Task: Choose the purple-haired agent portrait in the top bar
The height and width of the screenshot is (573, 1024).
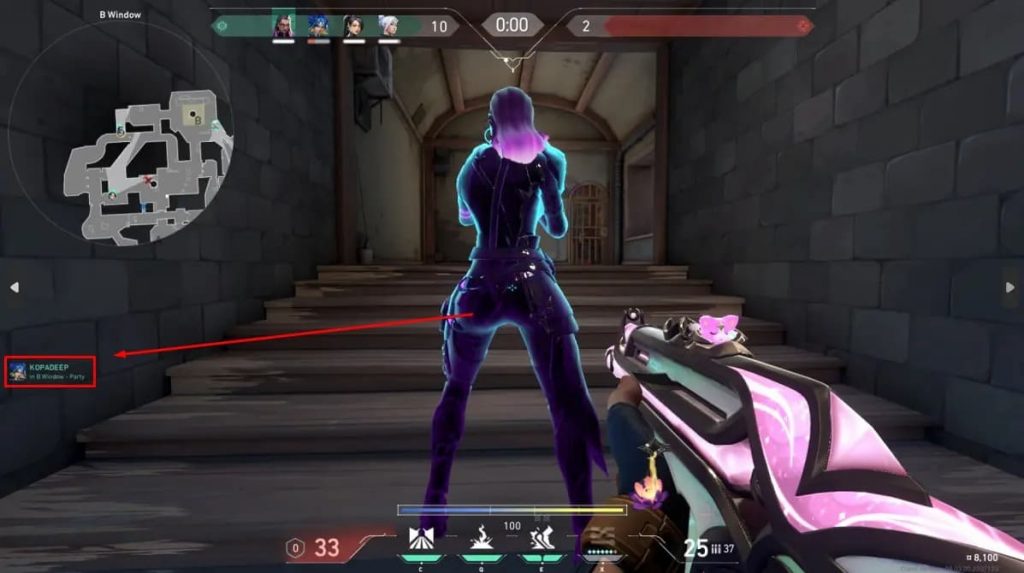Action: [284, 26]
